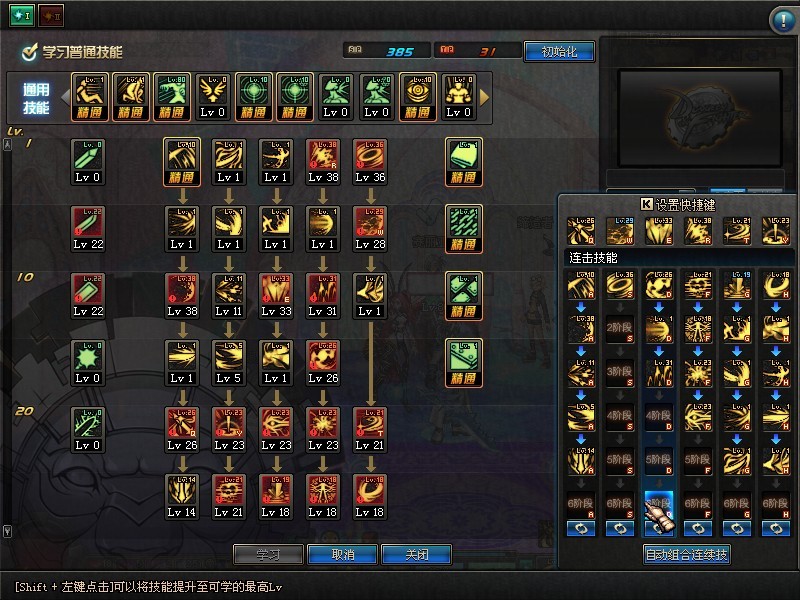Click the greyed 学习 learn button
The height and width of the screenshot is (600, 800).
[x=268, y=554]
